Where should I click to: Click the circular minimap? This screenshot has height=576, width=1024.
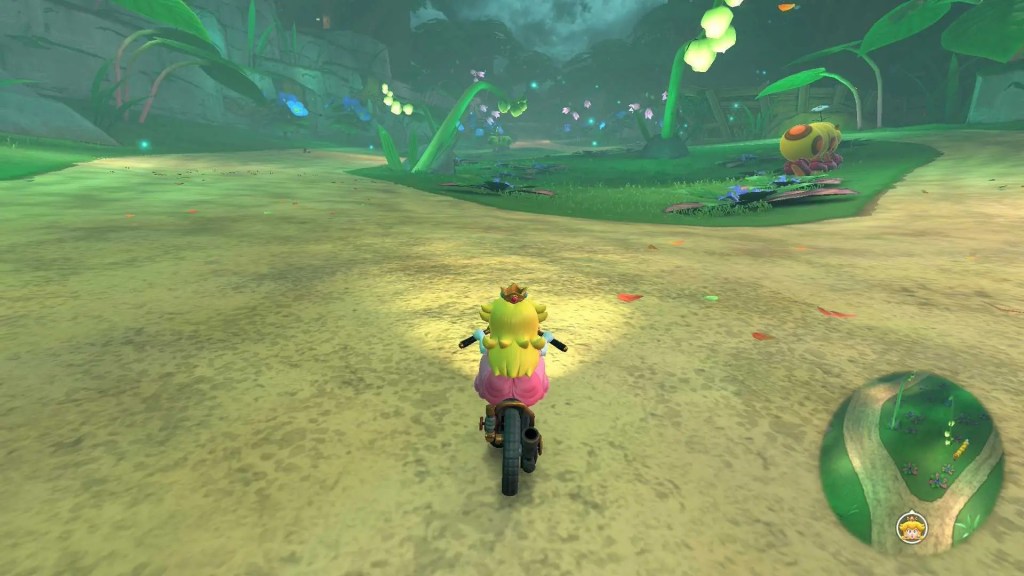(x=911, y=462)
